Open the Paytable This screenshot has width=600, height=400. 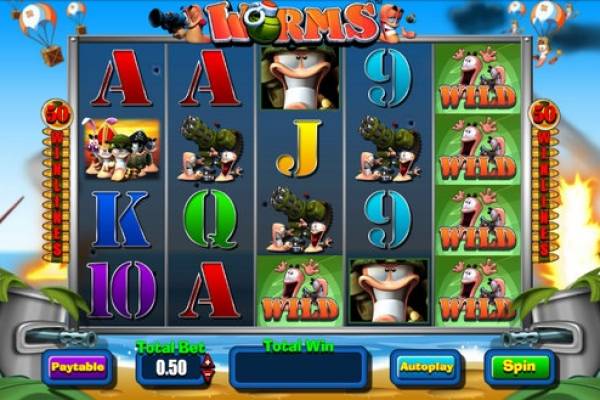[x=77, y=367]
